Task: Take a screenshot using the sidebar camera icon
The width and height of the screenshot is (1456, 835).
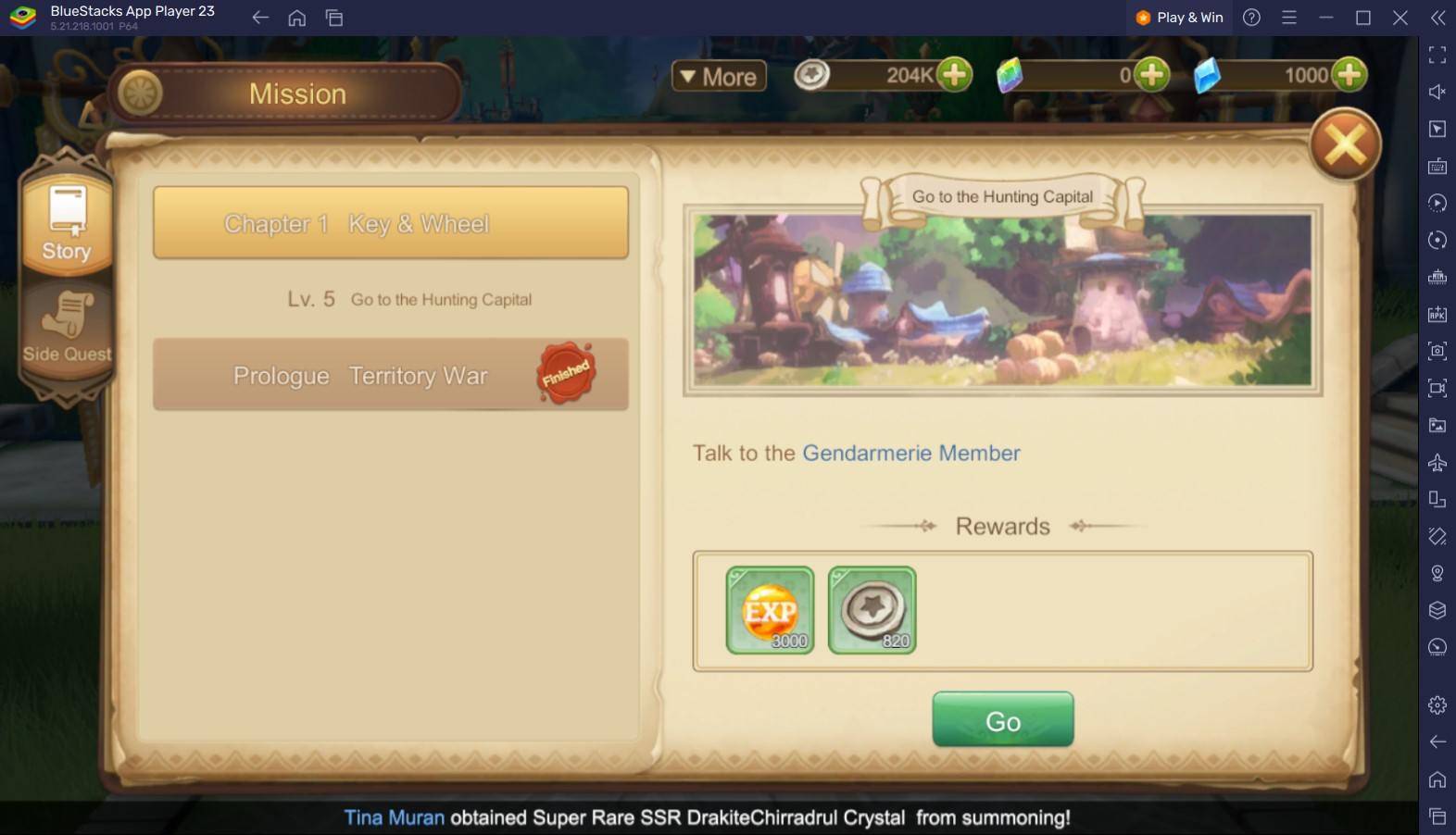Action: coord(1437,352)
